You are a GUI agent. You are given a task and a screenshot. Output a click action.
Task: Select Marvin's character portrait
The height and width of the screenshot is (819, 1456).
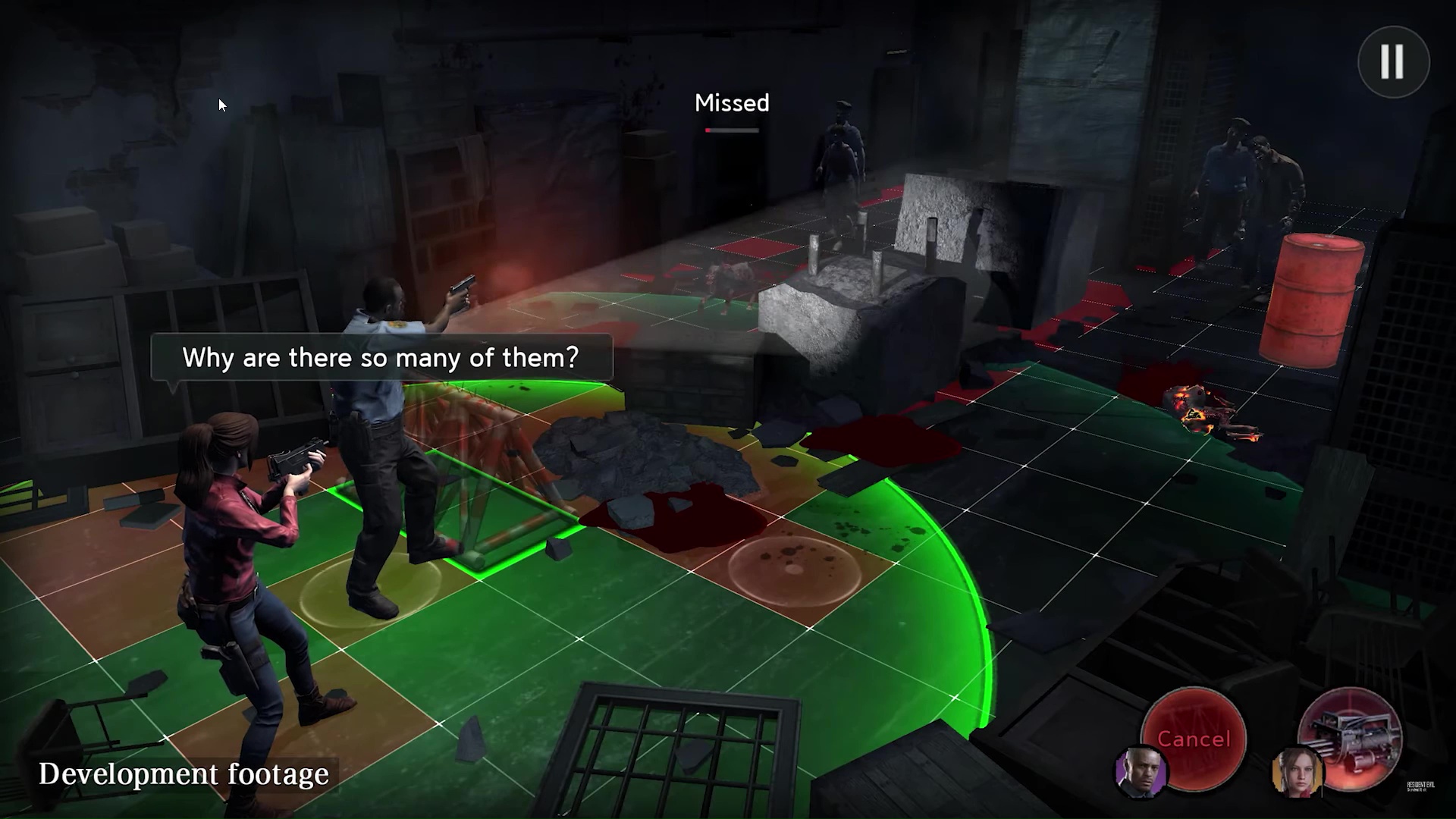coord(1141,772)
